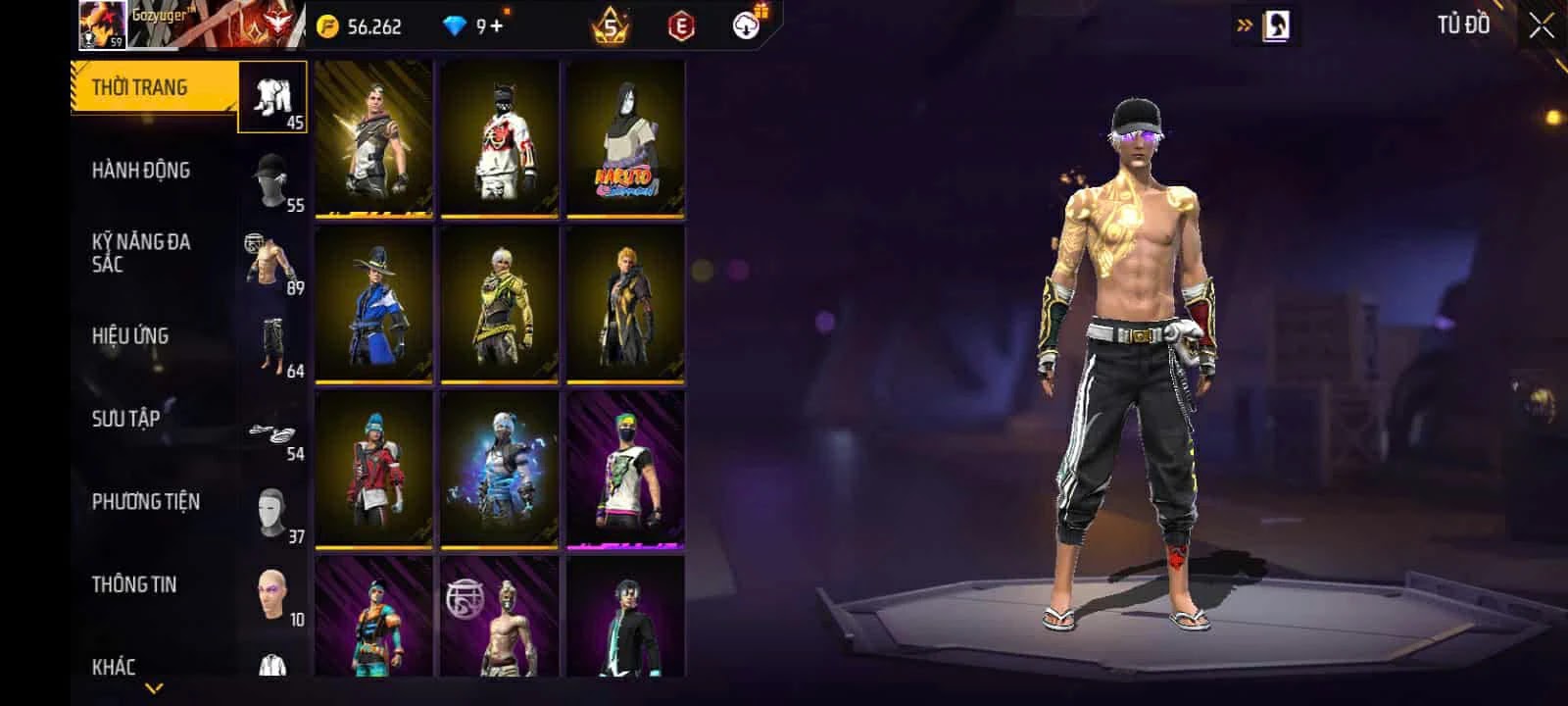Add diamonds via the diamond counter
This screenshot has width=1568, height=706.
(x=475, y=26)
